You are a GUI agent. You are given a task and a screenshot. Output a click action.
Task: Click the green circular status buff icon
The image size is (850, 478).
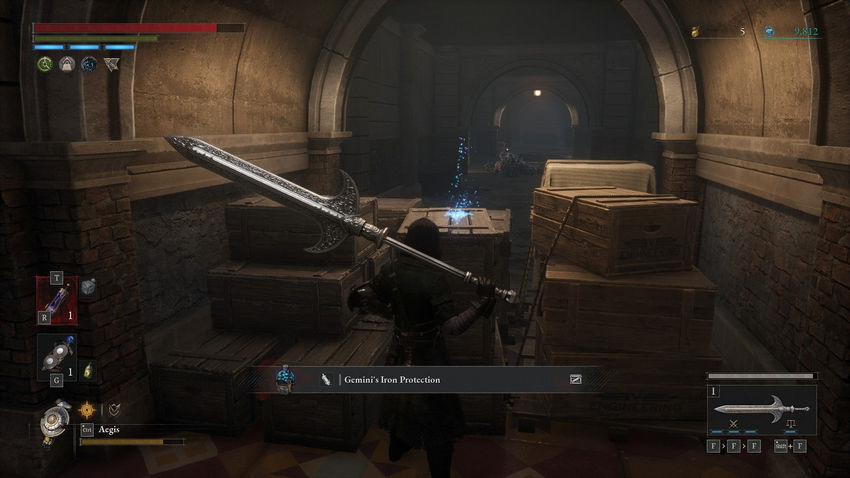[45, 64]
